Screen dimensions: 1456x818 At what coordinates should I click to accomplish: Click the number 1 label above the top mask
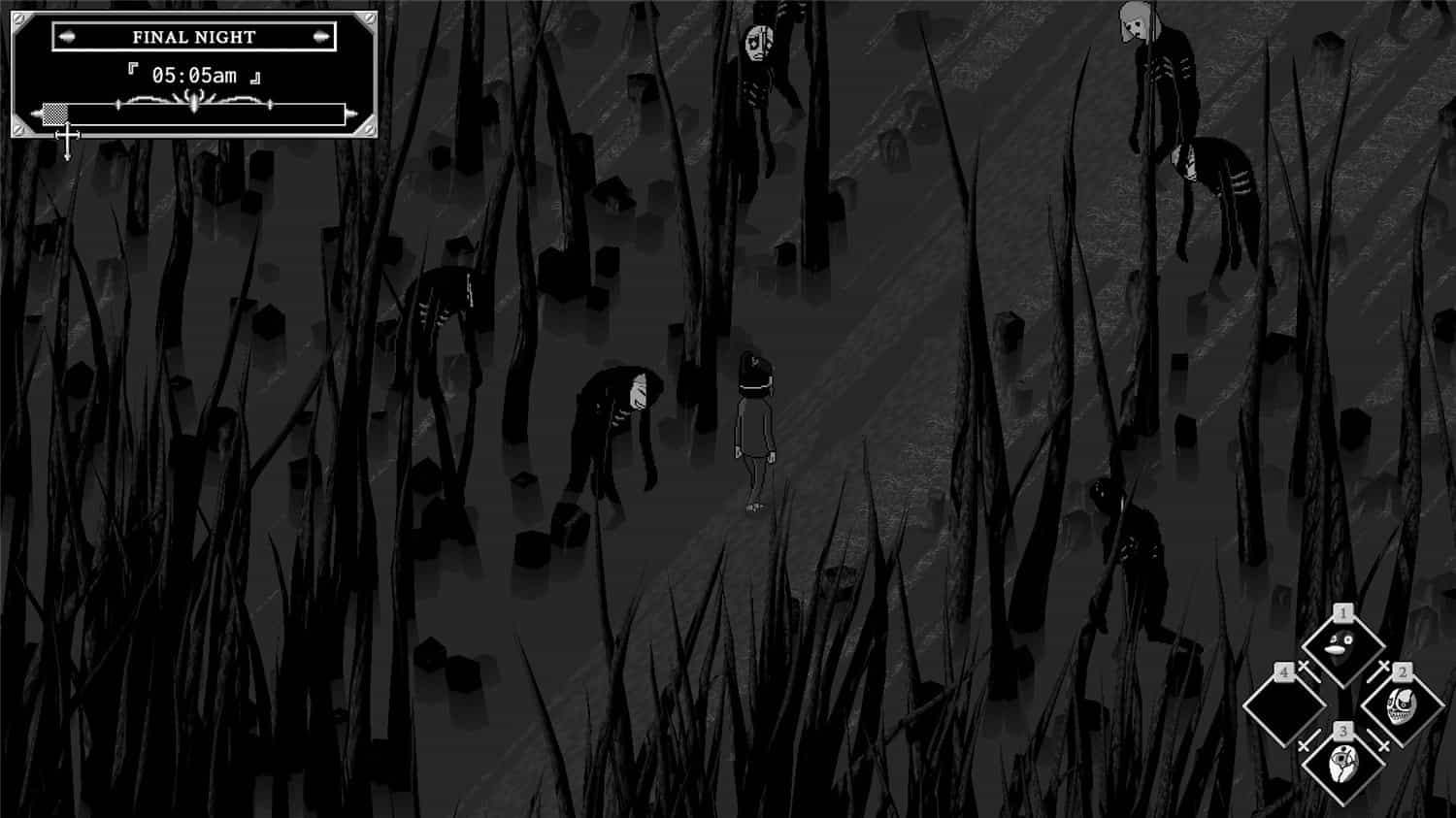click(1342, 611)
